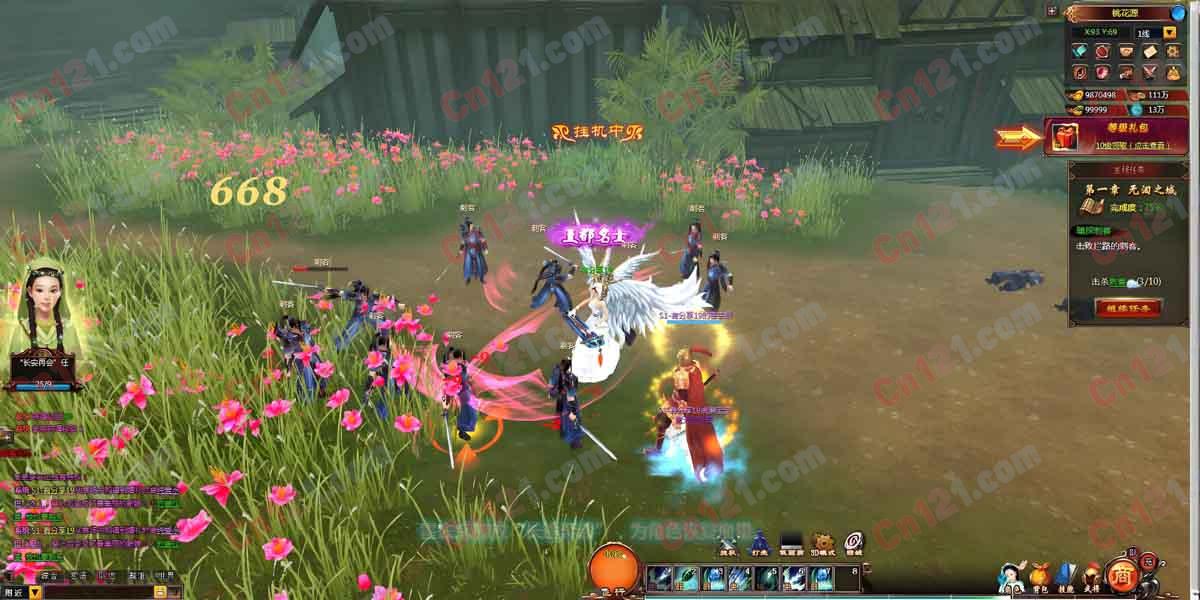Collapse the panel with top-right plus button

pyautogui.click(x=1051, y=10)
